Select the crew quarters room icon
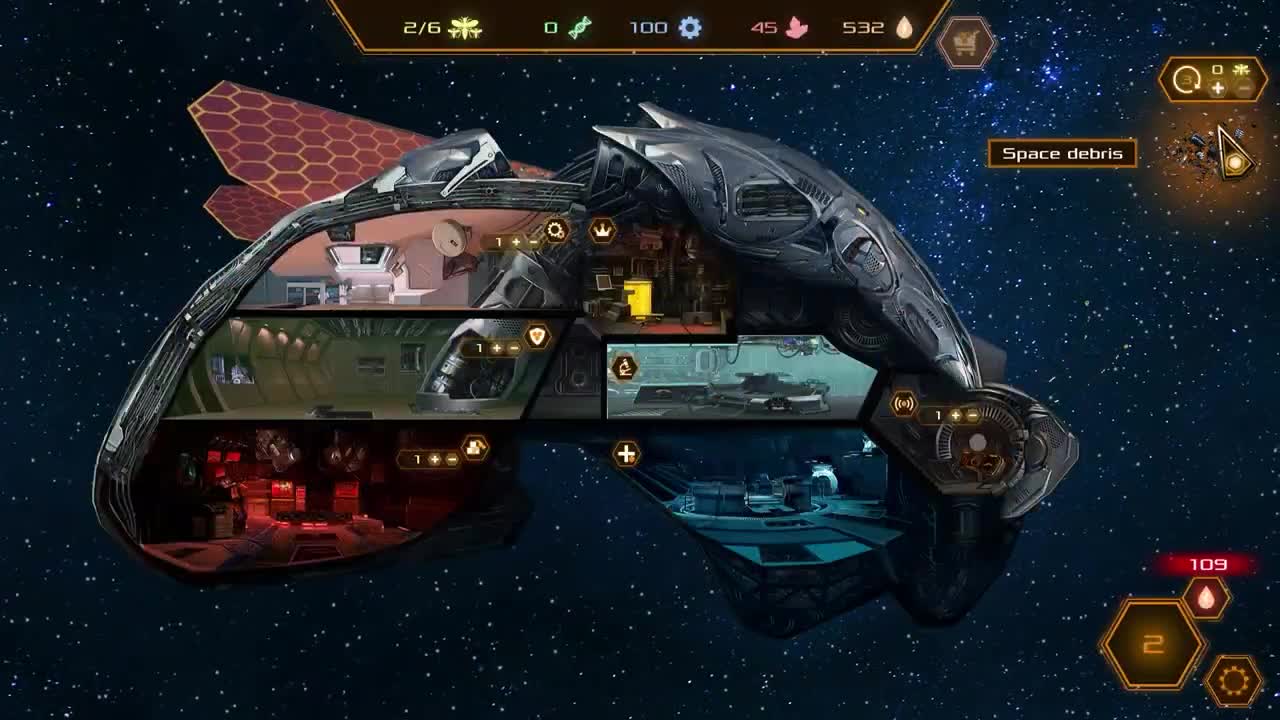 point(472,448)
